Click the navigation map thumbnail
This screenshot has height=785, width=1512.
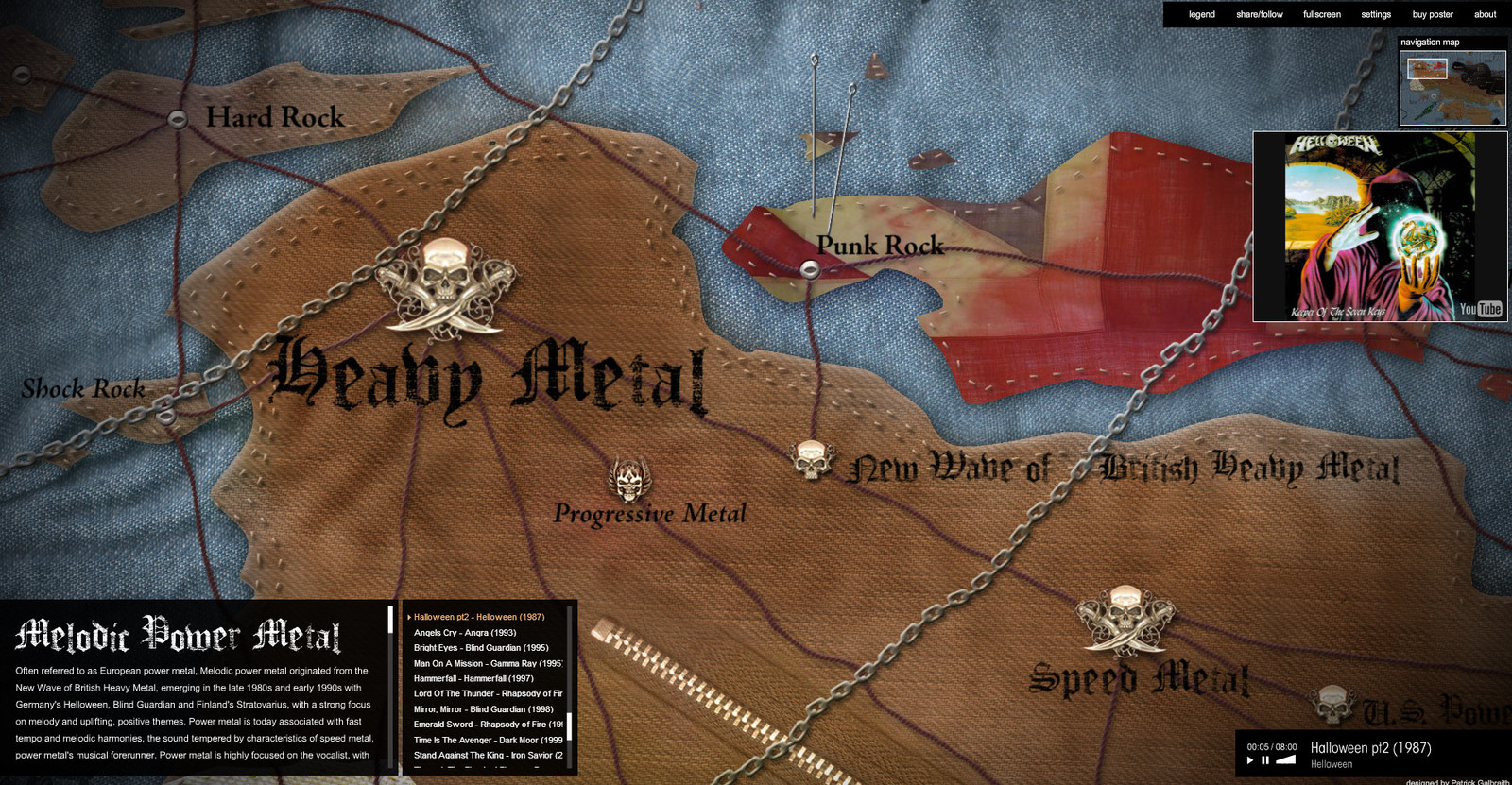[x=1452, y=88]
